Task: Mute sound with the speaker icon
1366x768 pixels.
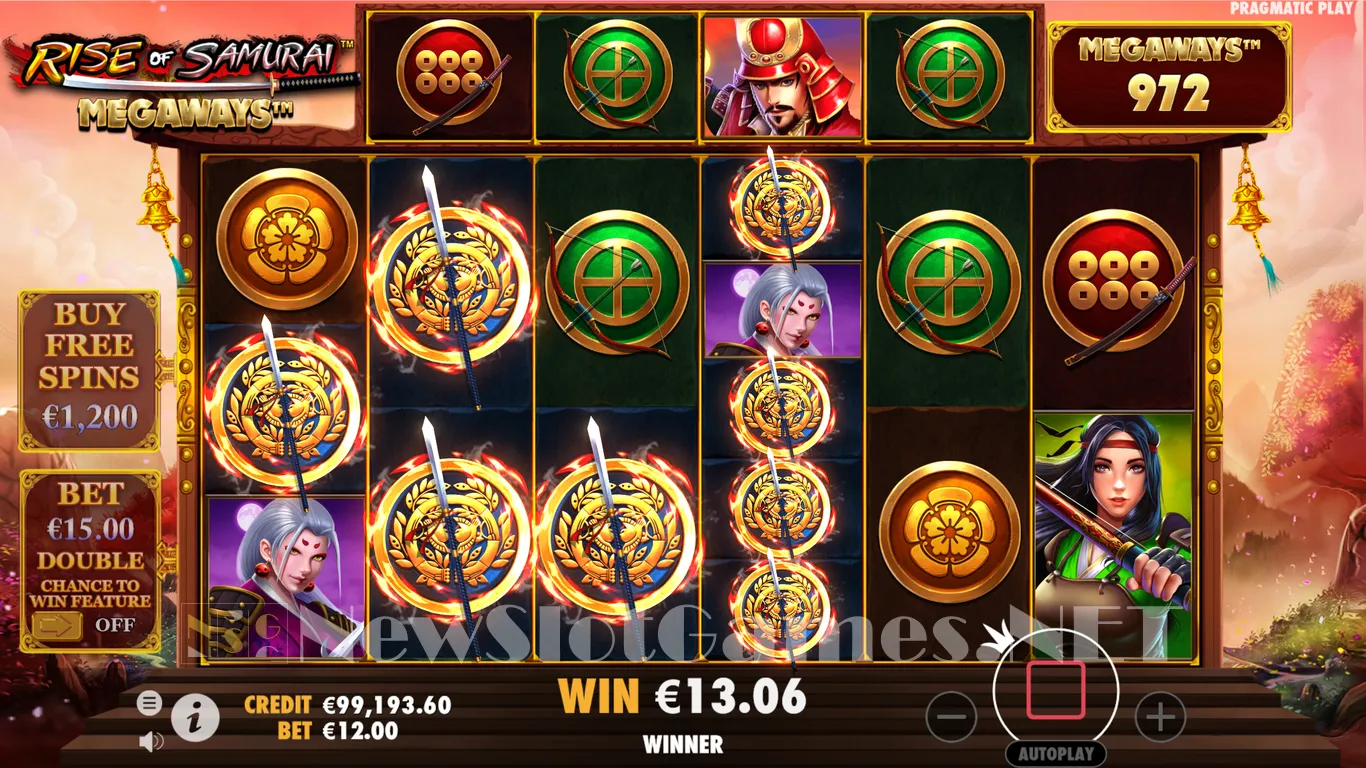Action: [x=151, y=741]
